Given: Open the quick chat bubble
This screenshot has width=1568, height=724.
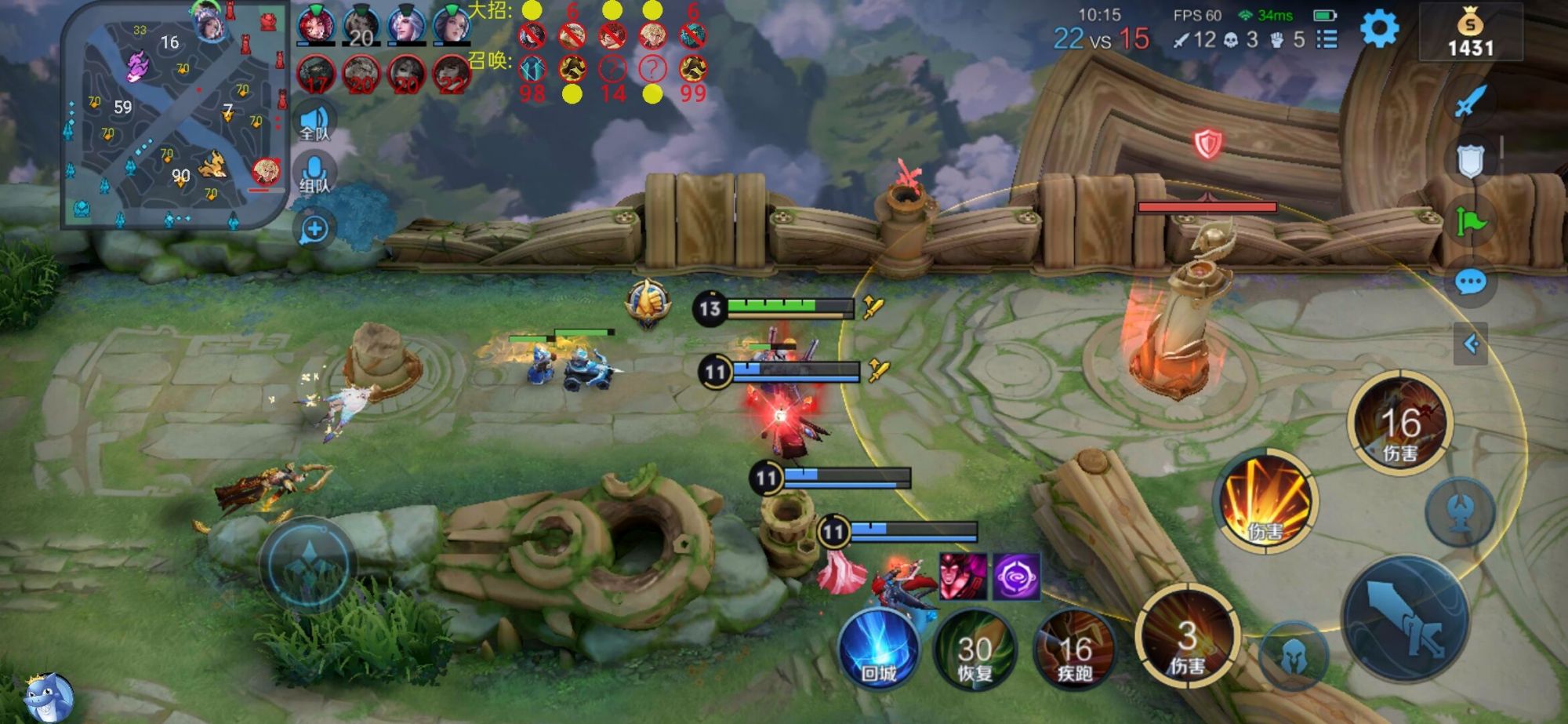Looking at the screenshot, I should tap(1470, 282).
